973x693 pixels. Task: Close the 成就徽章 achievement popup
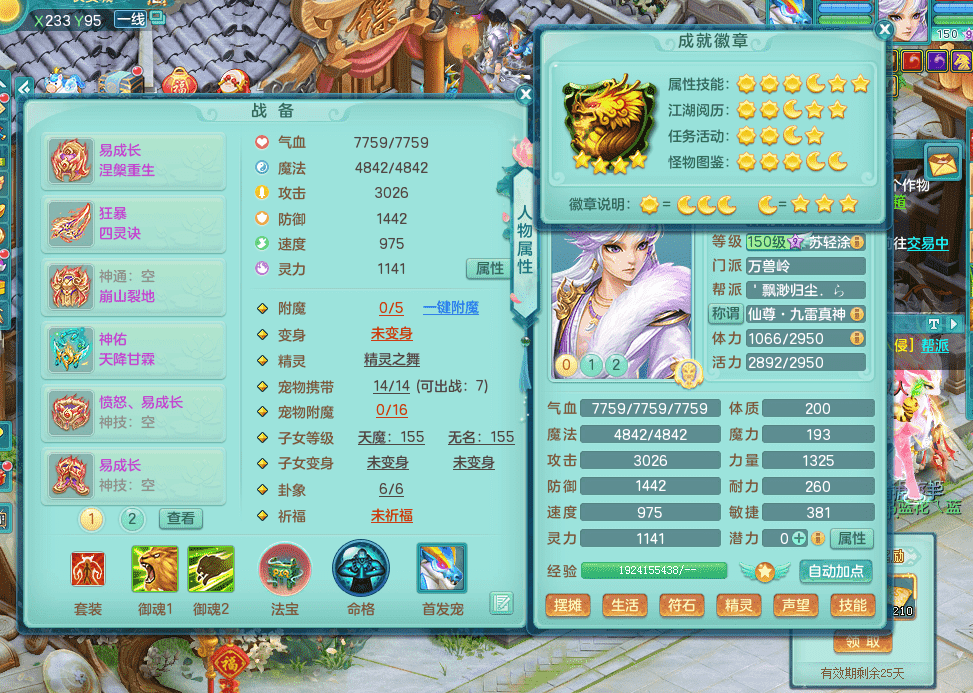click(884, 30)
